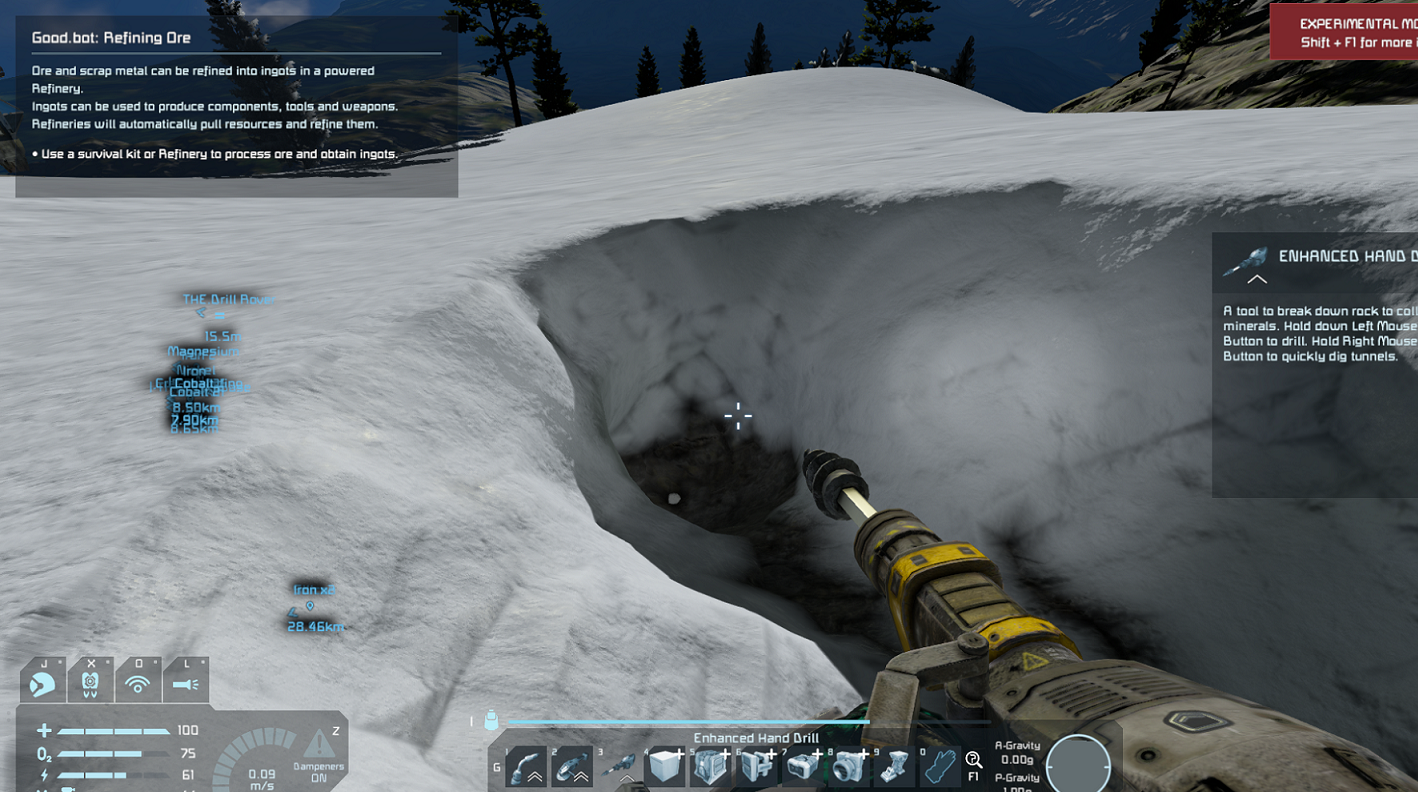Select the Enhanced Hand Drill hotbar slot
Image resolution: width=1418 pixels, height=792 pixels.
click(620, 768)
